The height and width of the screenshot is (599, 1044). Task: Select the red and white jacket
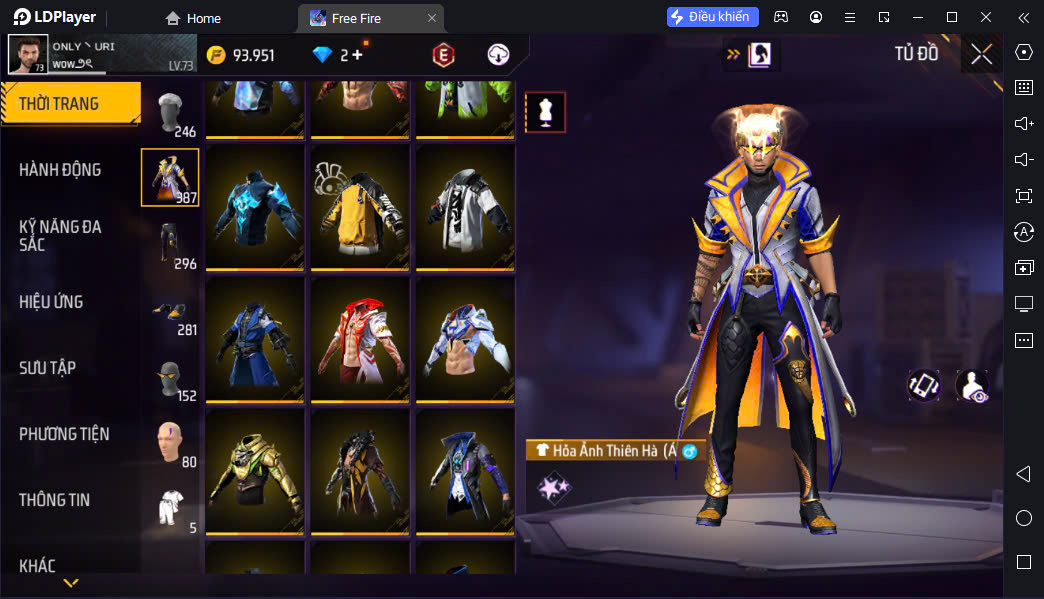pyautogui.click(x=359, y=338)
